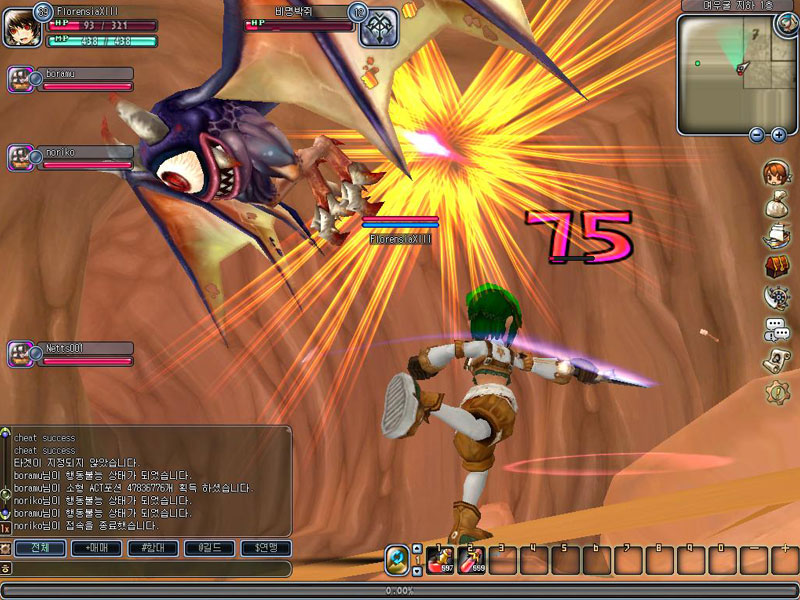Open the money sack inventory icon

point(776,205)
